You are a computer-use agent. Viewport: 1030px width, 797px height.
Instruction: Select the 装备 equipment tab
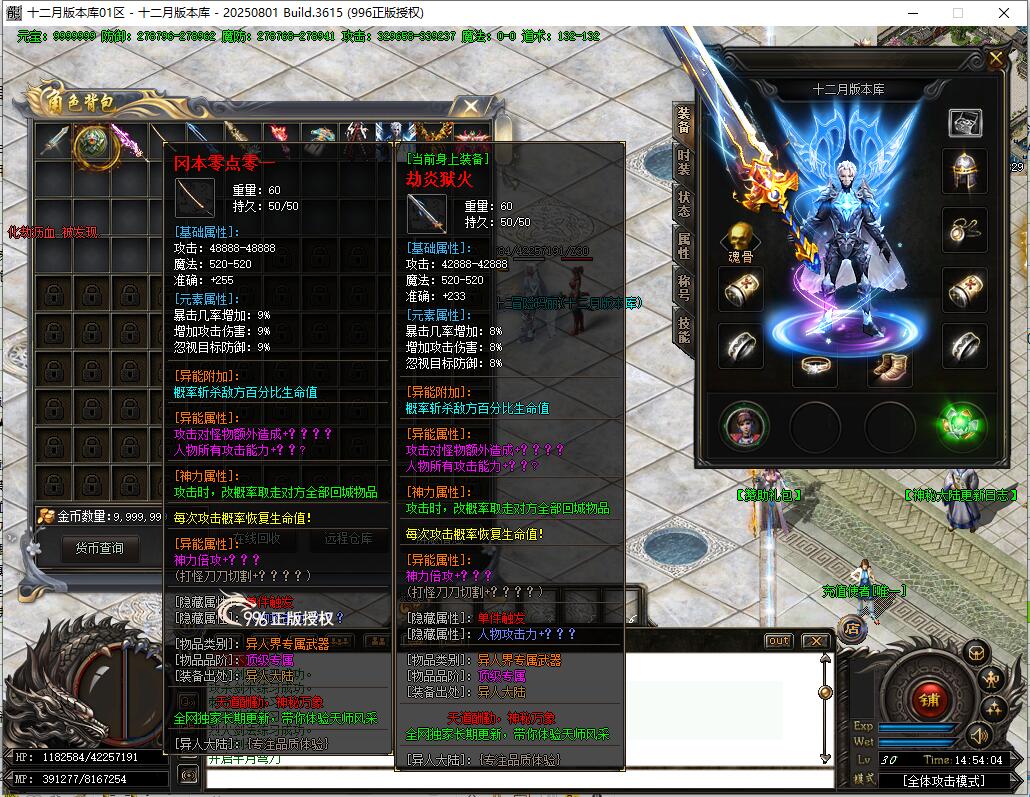[x=684, y=122]
